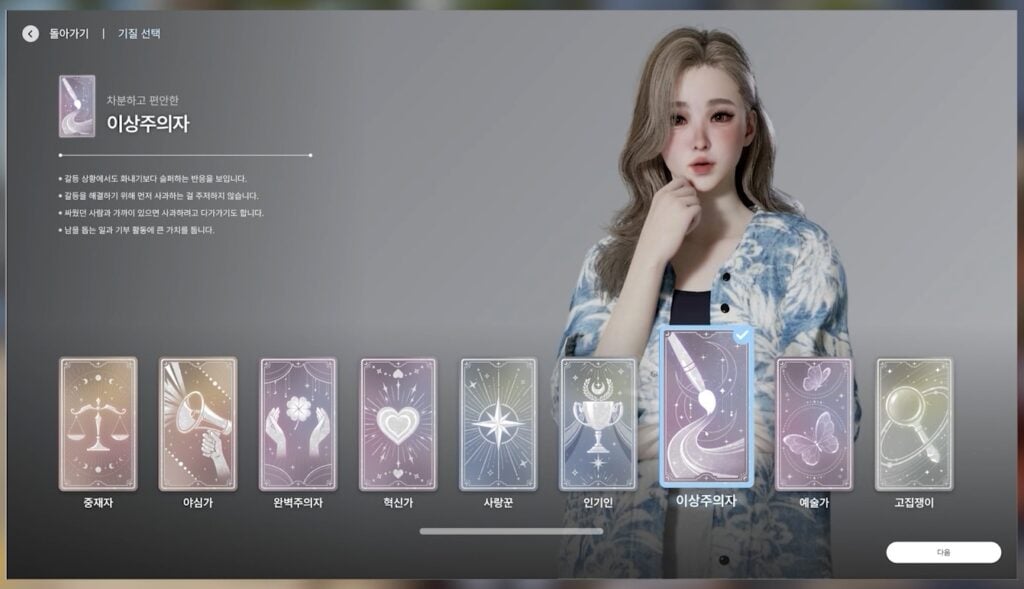Select the 혁신가 heart card
1024x589 pixels.
pos(398,424)
